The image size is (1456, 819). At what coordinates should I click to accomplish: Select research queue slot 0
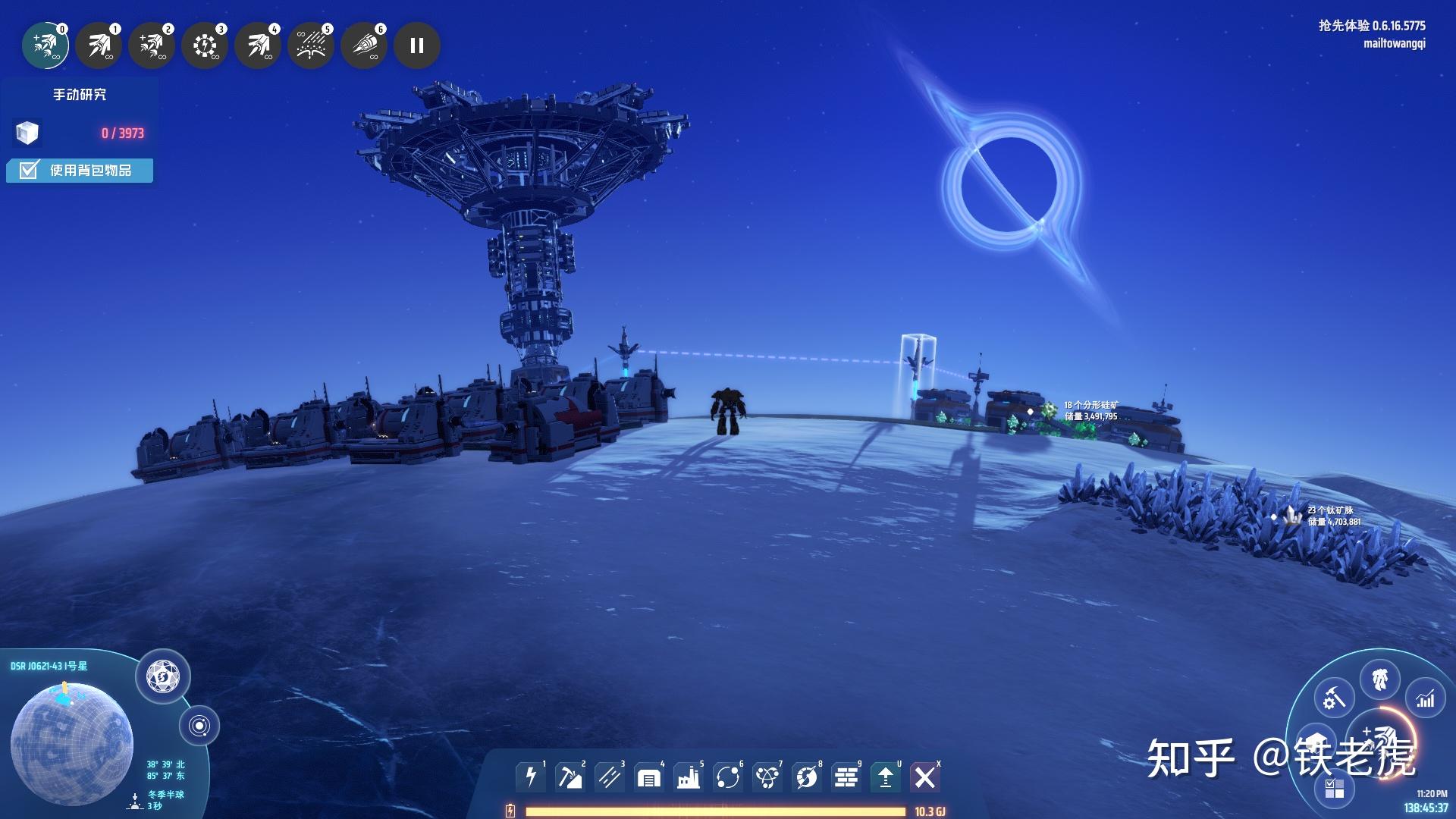click(x=45, y=46)
